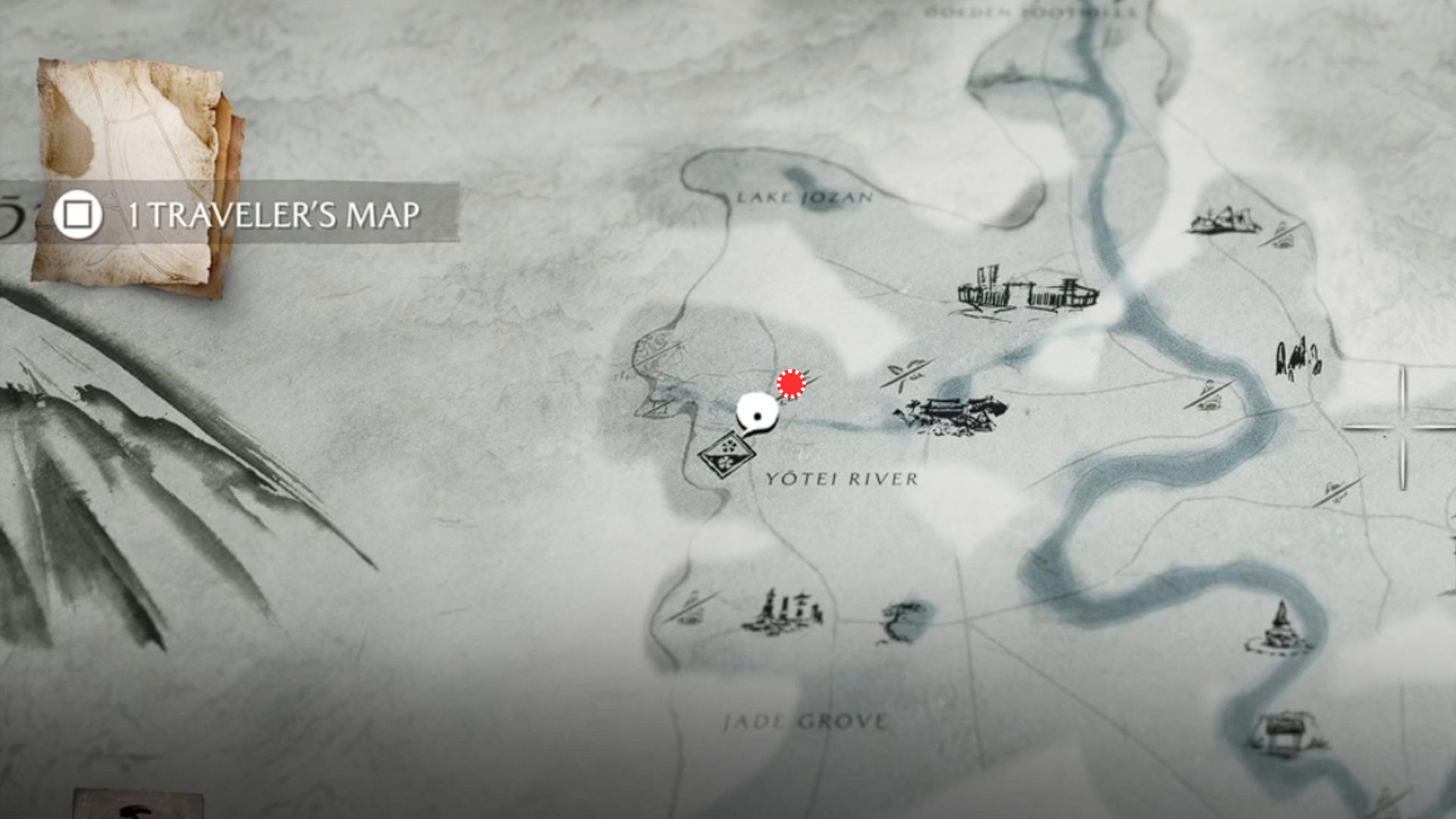Select the Traveler's Map parchment
This screenshot has height=819, width=1456.
coord(136,174)
